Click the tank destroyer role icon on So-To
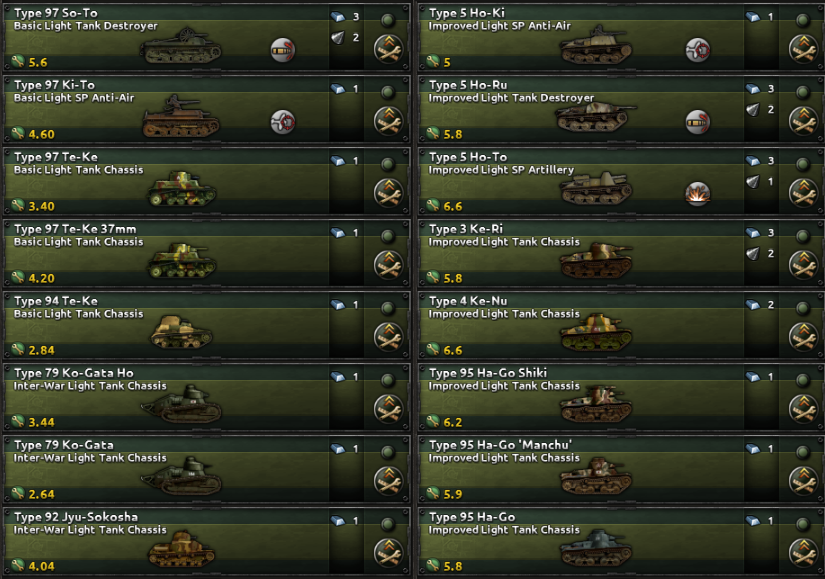This screenshot has width=825, height=579. (284, 50)
